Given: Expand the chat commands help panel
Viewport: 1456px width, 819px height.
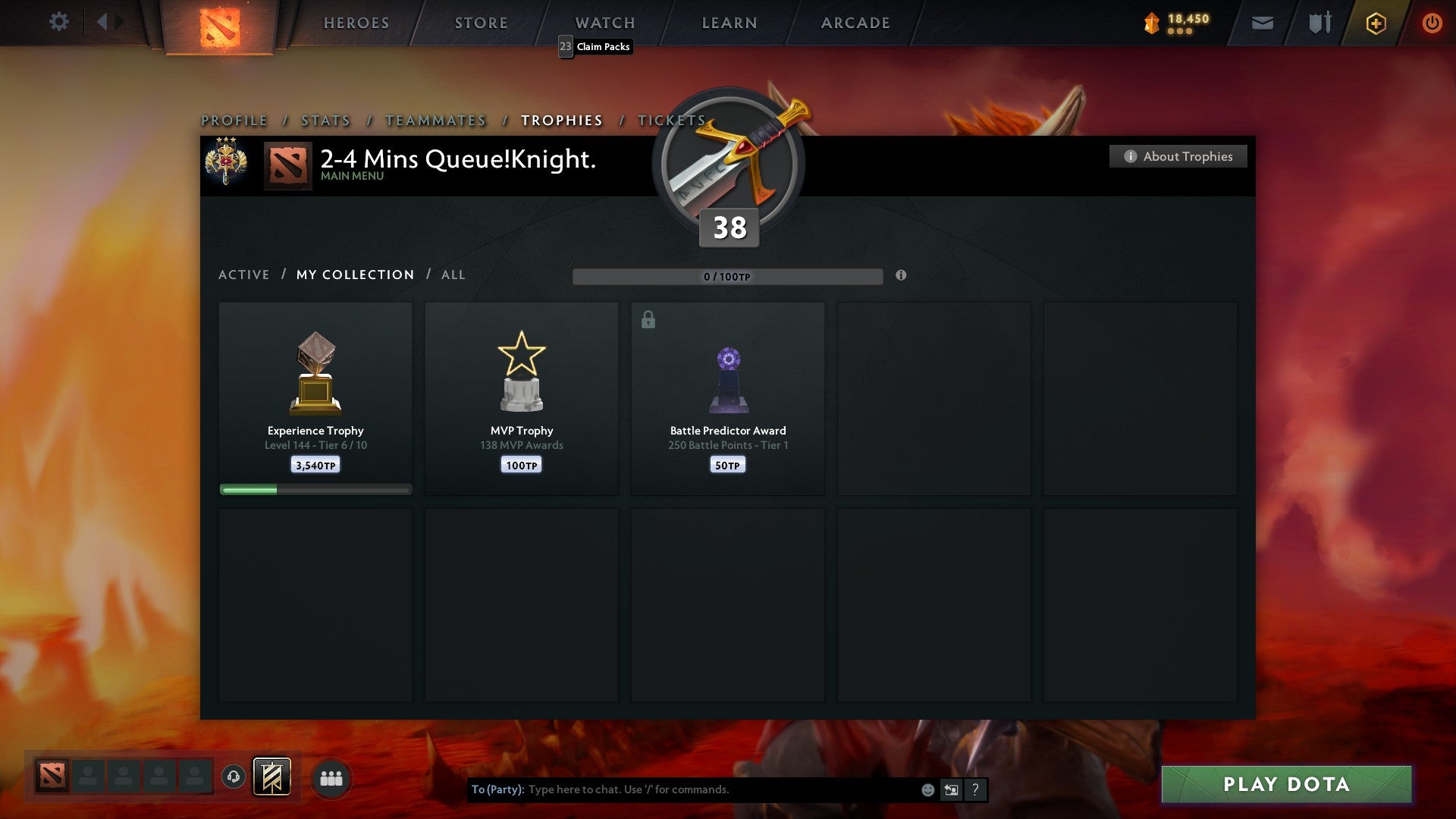Looking at the screenshot, I should pos(974,789).
